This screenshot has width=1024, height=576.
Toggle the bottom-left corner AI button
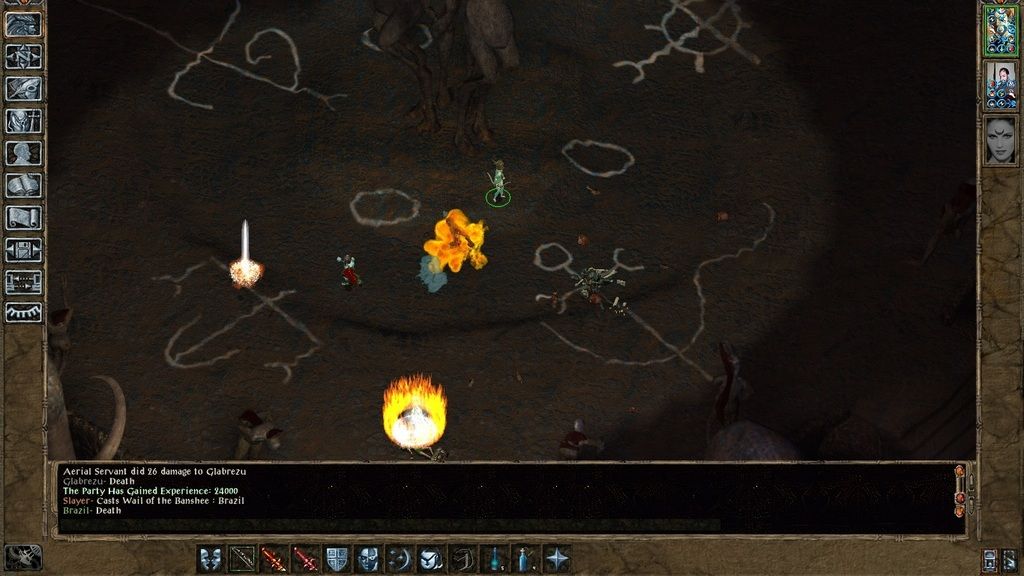[x=22, y=557]
